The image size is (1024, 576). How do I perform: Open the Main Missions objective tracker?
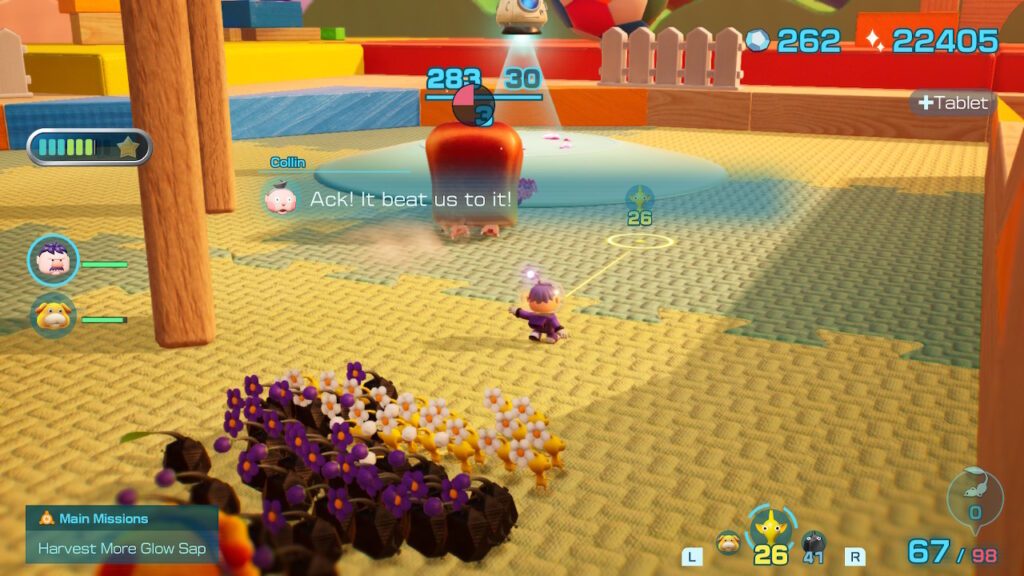point(121,533)
